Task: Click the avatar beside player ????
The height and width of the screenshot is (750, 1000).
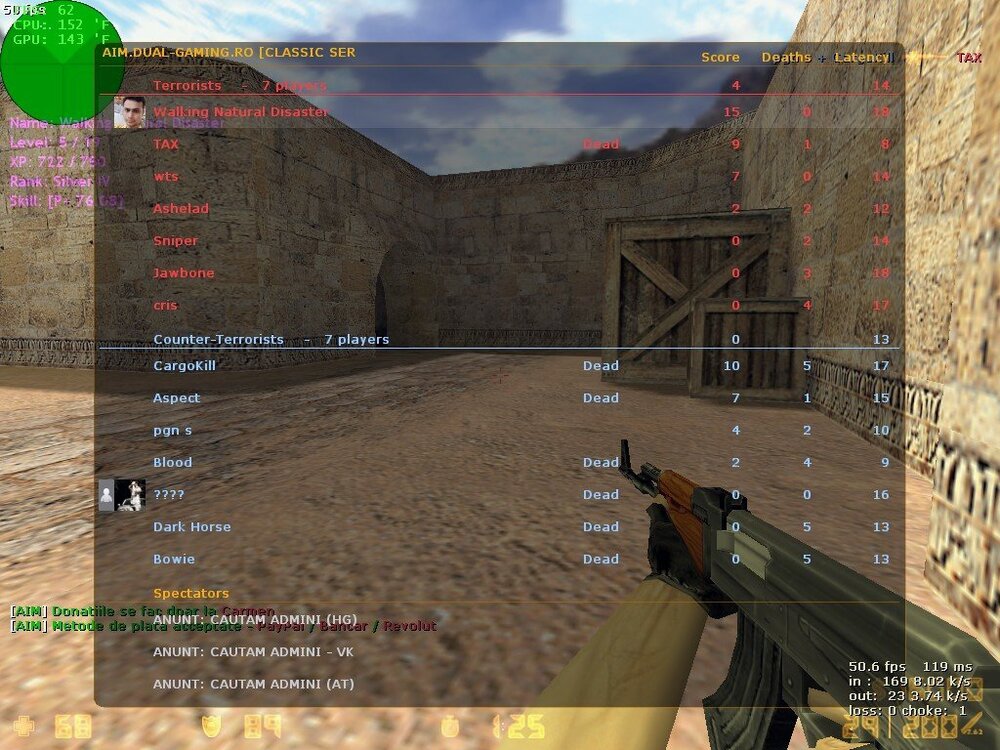Action: click(x=130, y=495)
